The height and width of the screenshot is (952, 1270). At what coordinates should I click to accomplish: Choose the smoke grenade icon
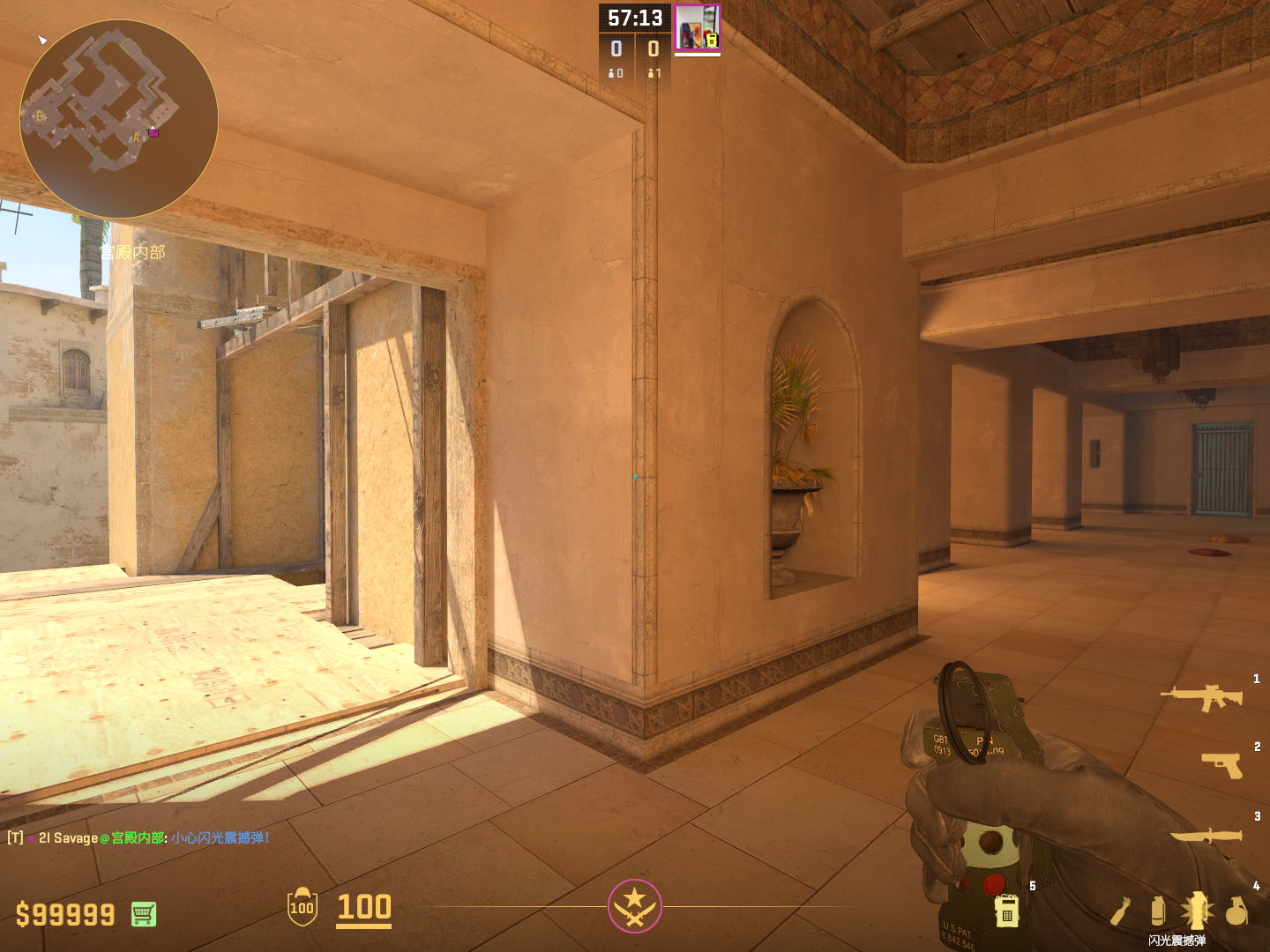[x=1158, y=911]
